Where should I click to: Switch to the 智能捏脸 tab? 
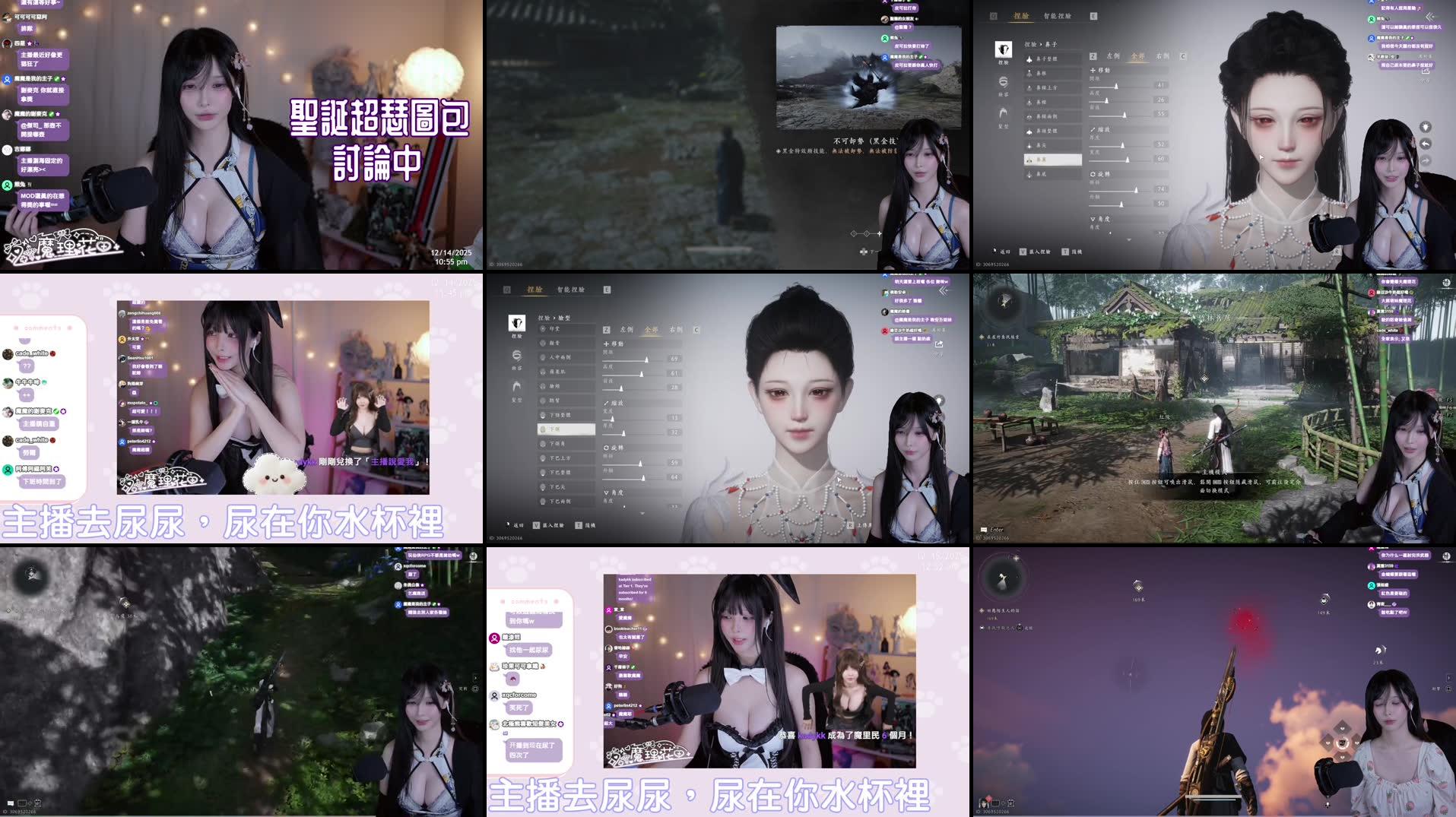(1058, 16)
